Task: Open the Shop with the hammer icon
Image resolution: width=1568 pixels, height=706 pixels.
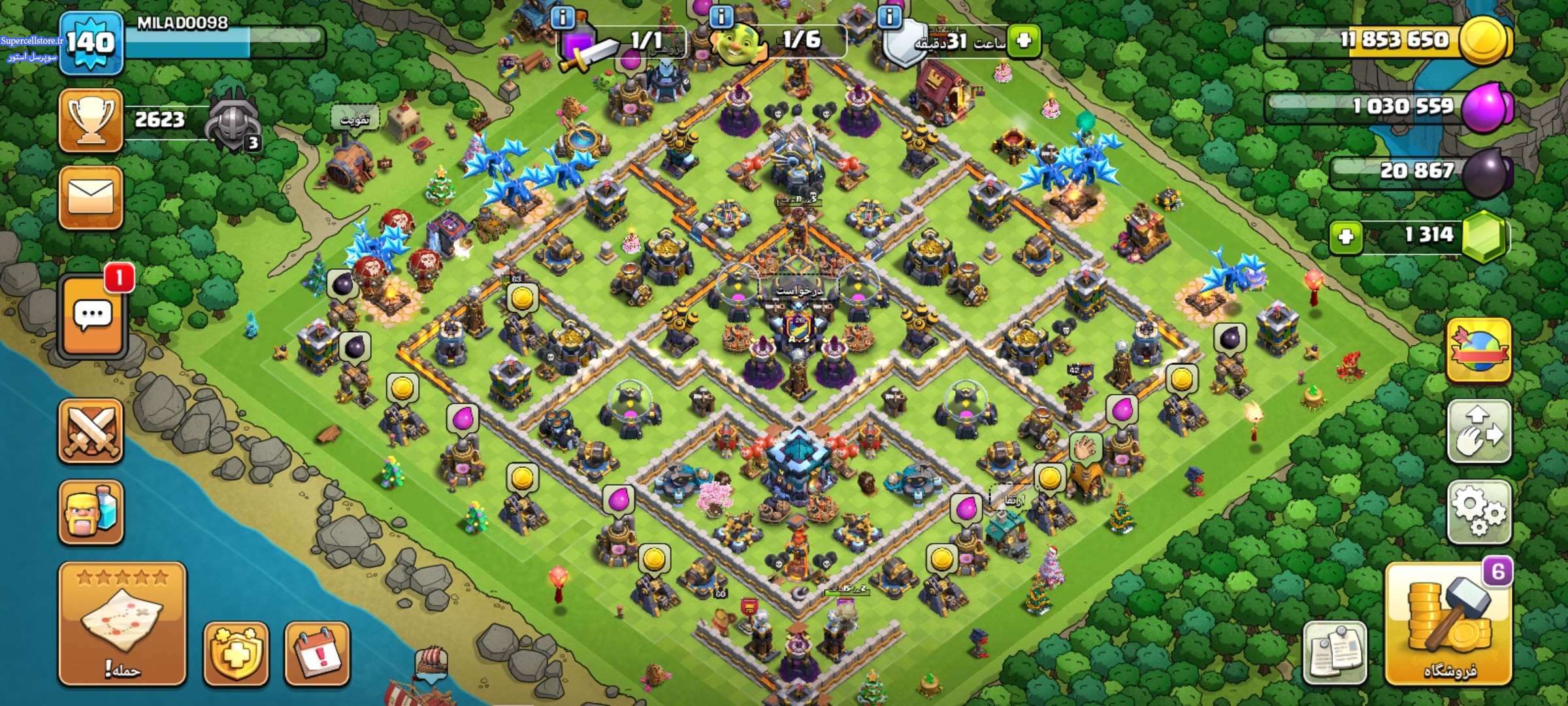Action: pyautogui.click(x=1448, y=624)
